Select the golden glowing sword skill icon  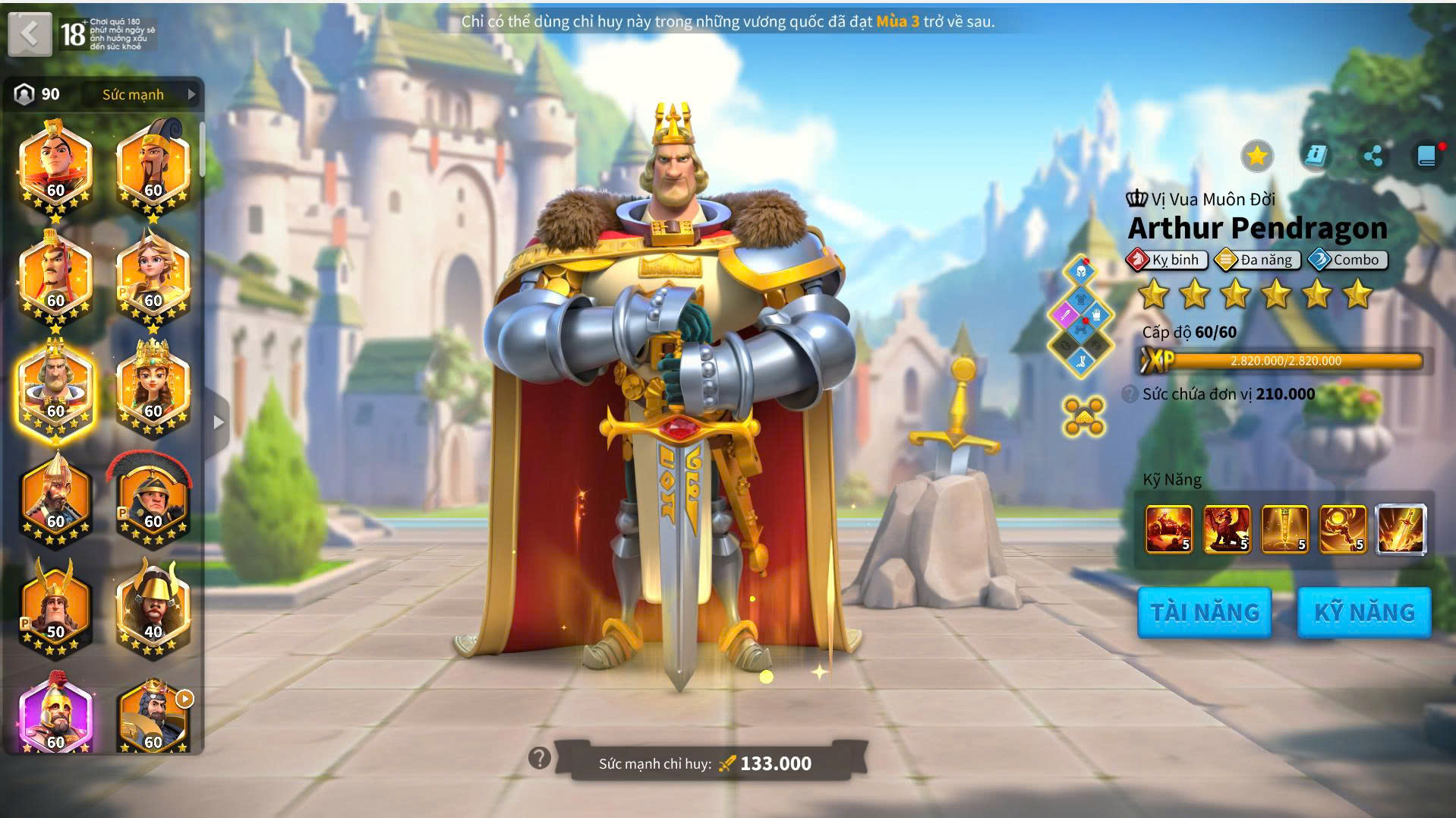click(x=1401, y=529)
